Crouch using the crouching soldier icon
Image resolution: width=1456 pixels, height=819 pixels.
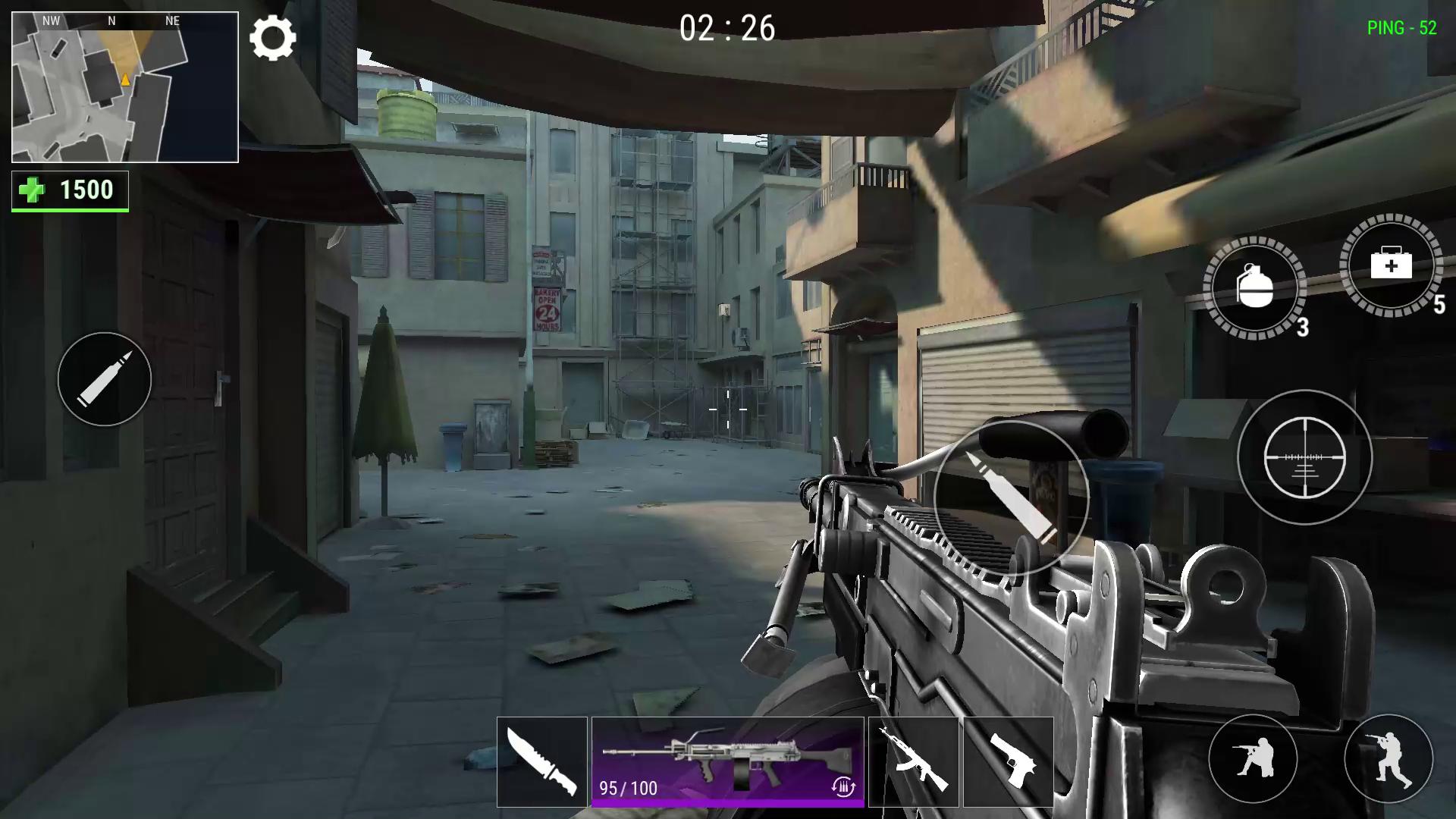click(x=1253, y=761)
